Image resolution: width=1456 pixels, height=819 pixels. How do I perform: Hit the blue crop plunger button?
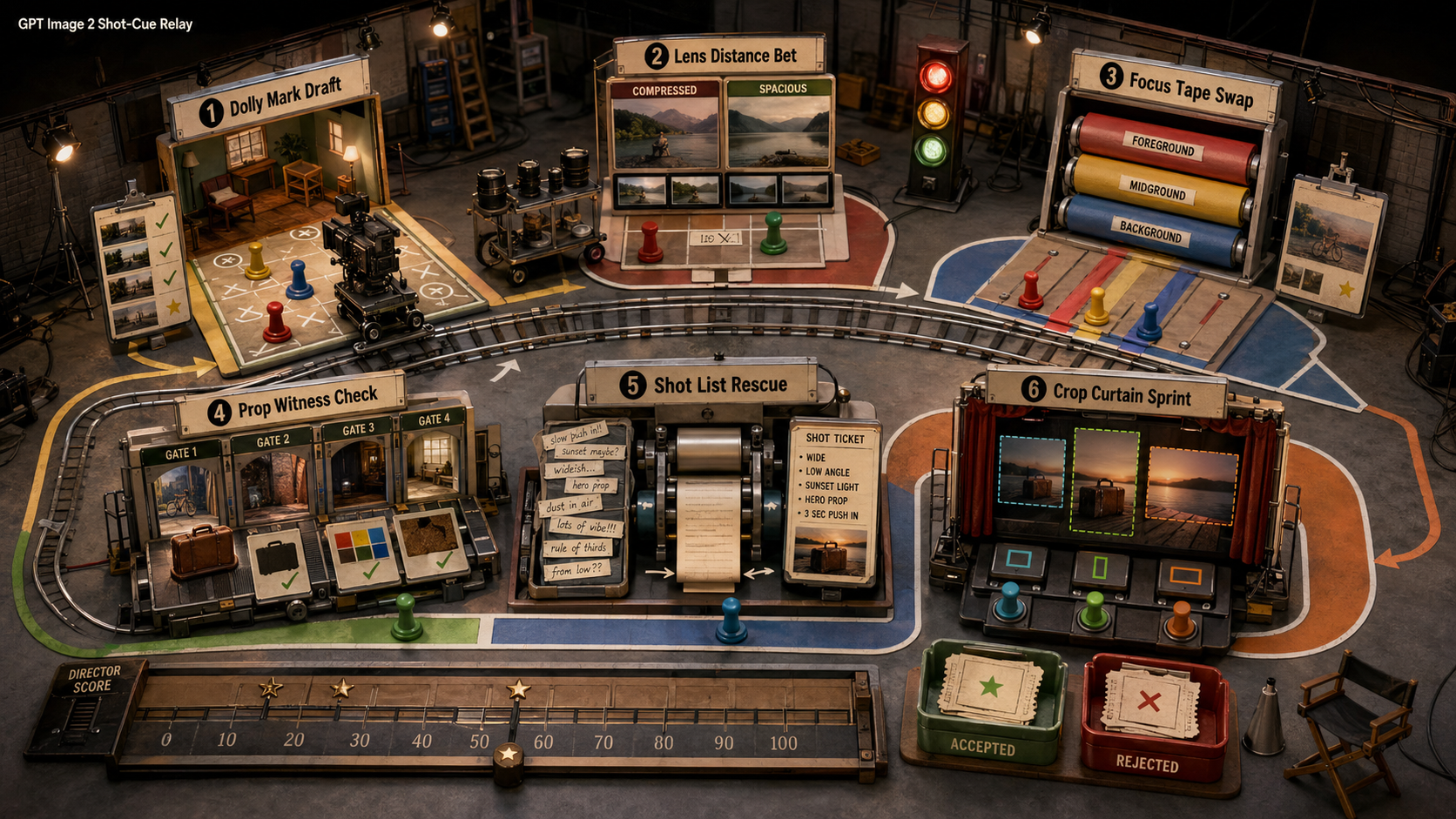pyautogui.click(x=1010, y=599)
